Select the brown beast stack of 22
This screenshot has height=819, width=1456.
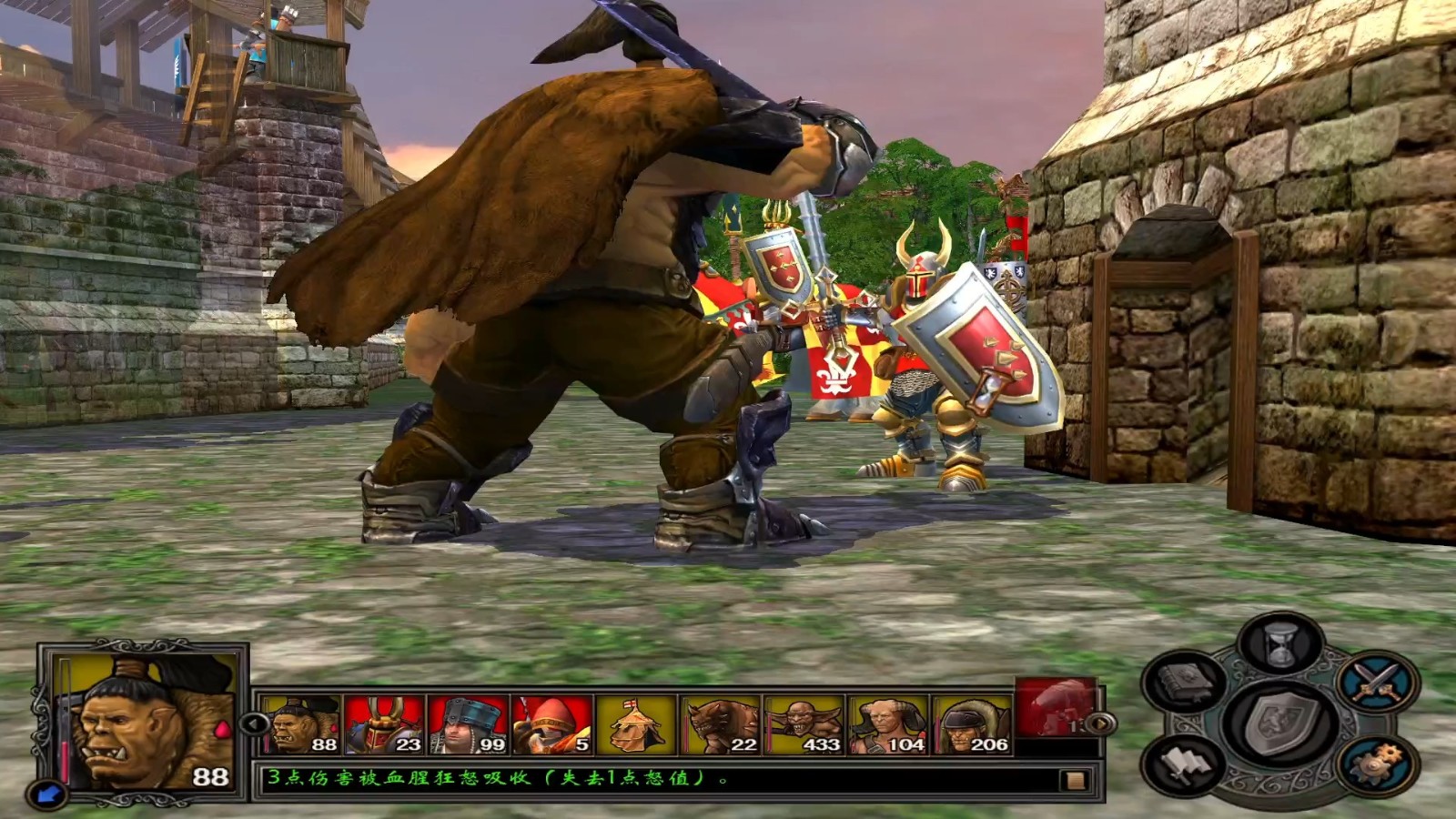click(719, 724)
